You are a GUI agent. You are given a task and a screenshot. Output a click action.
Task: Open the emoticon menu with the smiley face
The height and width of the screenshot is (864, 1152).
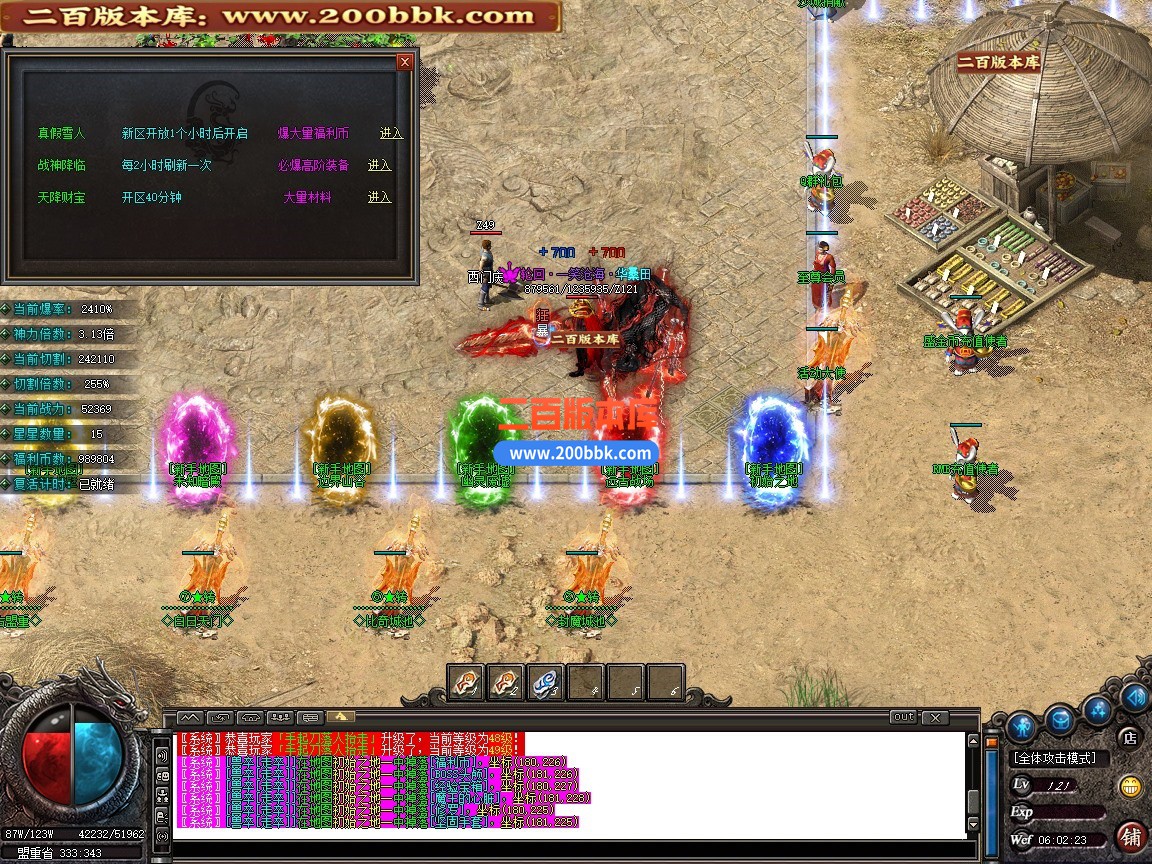[1131, 785]
